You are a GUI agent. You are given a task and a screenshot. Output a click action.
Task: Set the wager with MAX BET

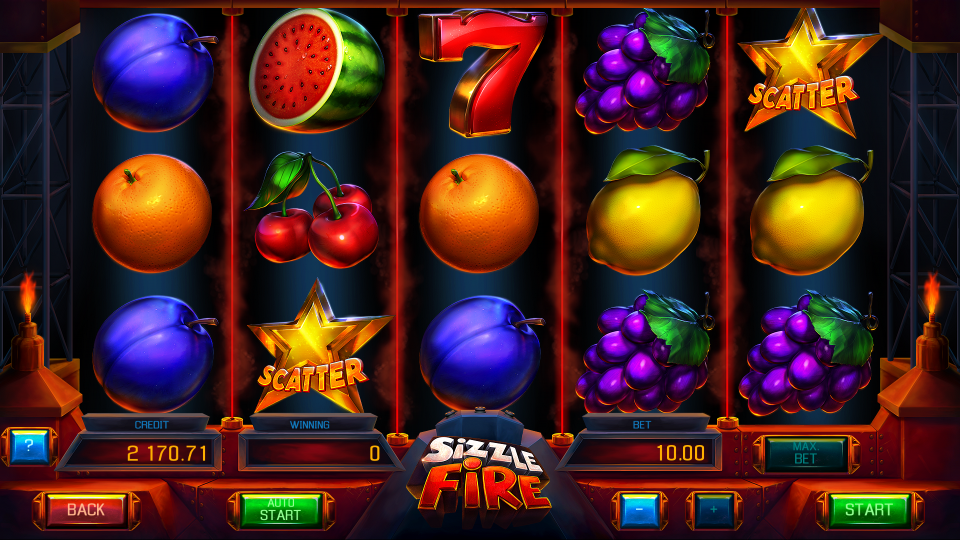(805, 453)
